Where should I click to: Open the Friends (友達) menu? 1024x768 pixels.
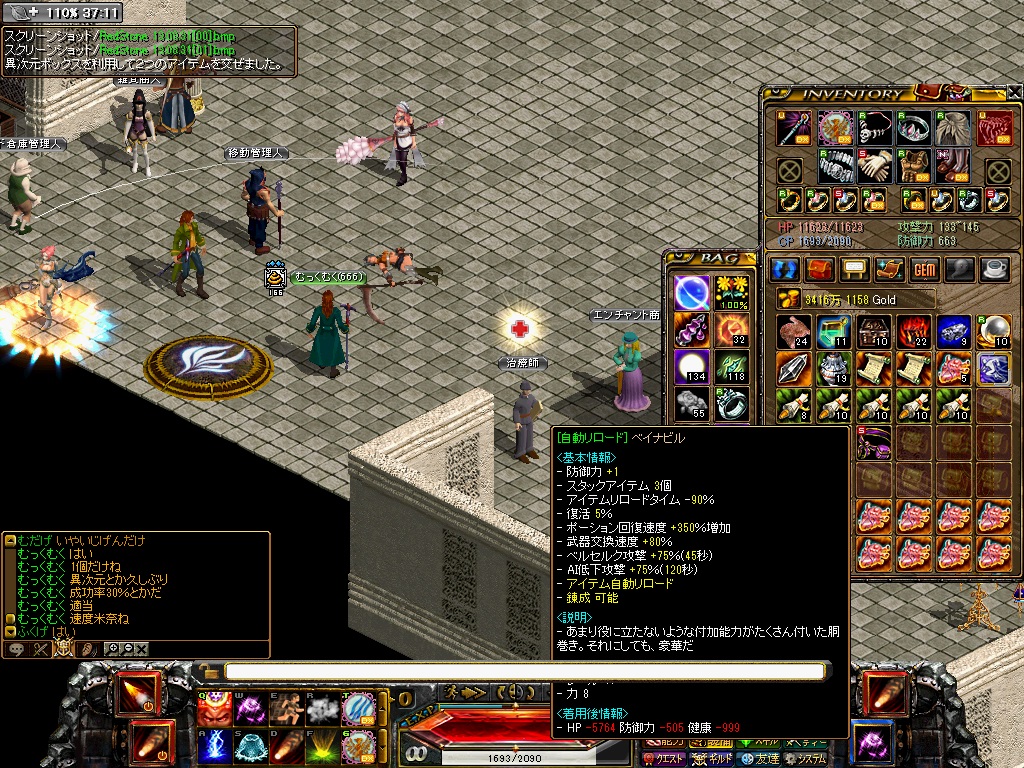772,758
